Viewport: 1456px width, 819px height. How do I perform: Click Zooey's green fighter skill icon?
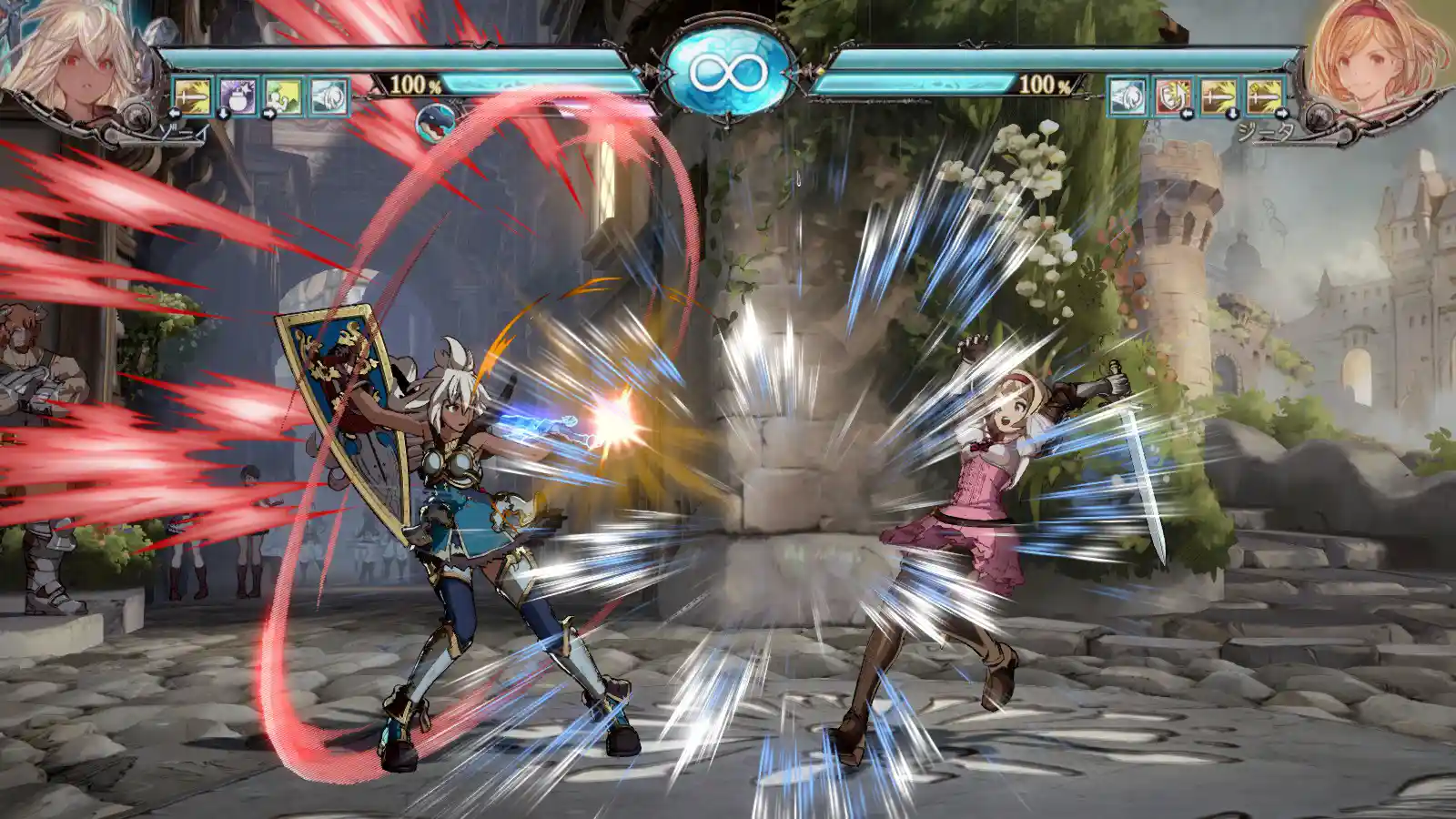[283, 96]
